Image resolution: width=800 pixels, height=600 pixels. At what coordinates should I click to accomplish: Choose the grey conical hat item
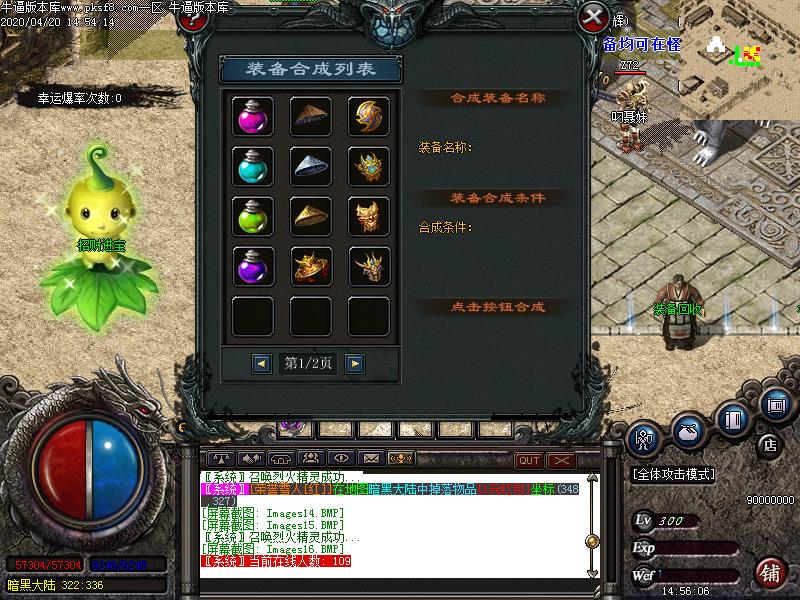(x=311, y=166)
